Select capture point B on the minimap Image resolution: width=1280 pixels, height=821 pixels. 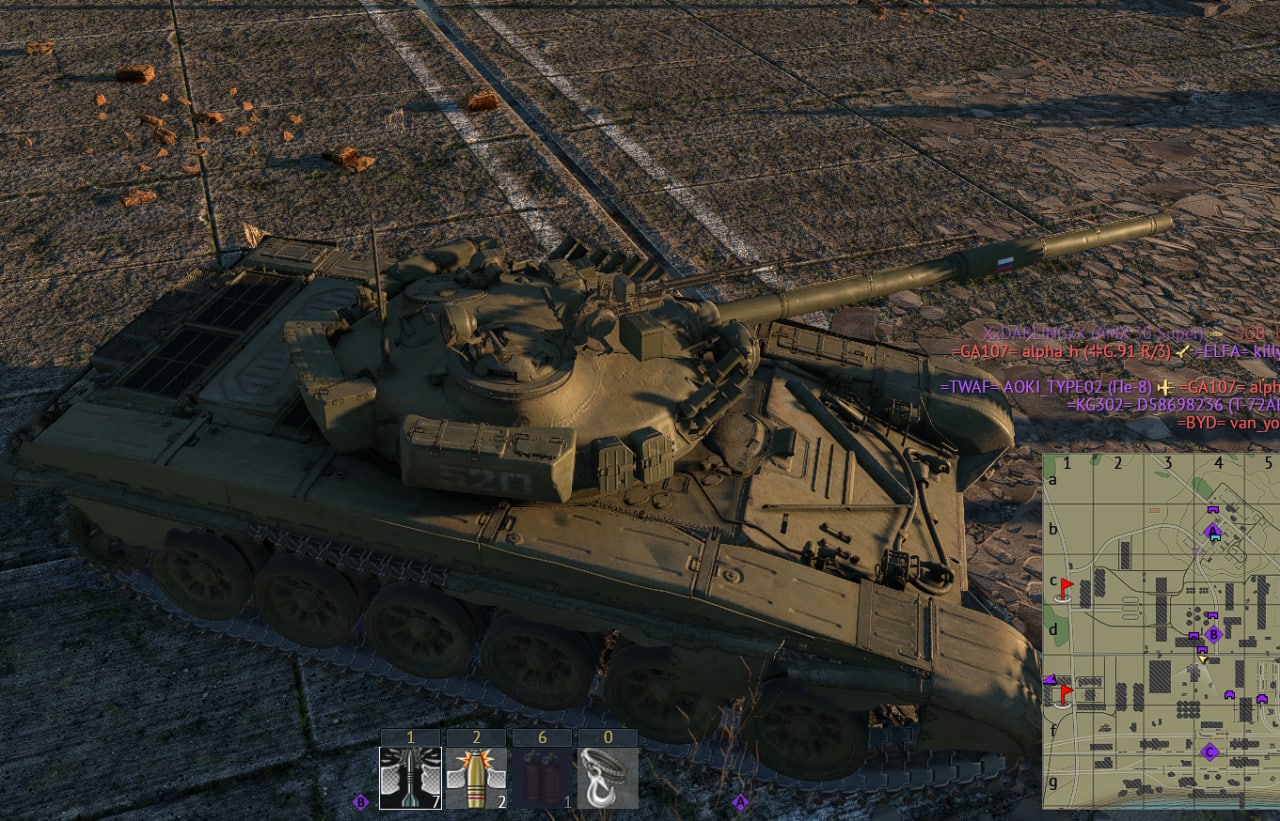coord(1214,634)
